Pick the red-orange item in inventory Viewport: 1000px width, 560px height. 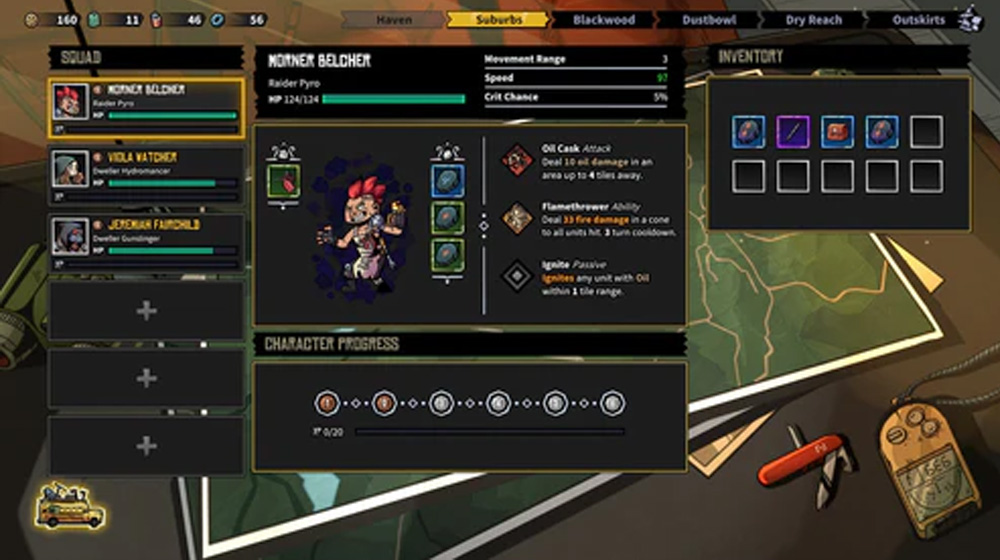point(837,132)
